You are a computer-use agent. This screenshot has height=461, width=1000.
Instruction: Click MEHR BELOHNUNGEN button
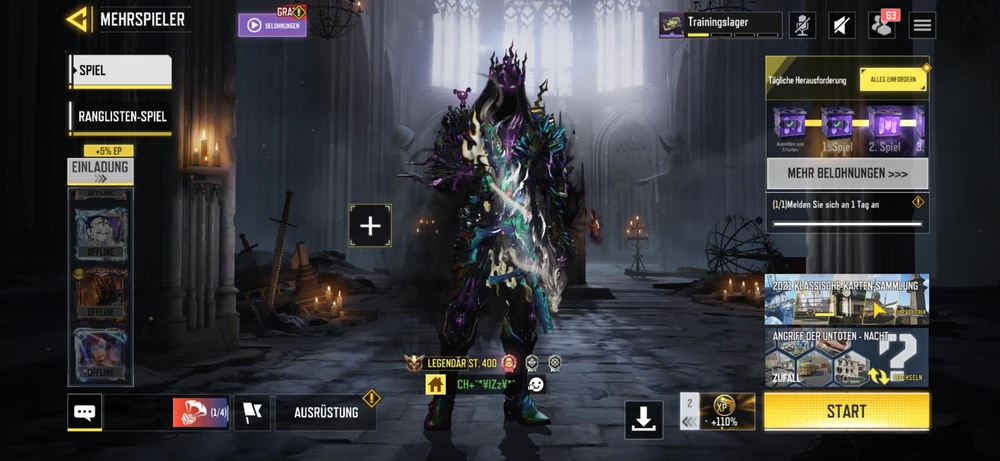tap(847, 173)
